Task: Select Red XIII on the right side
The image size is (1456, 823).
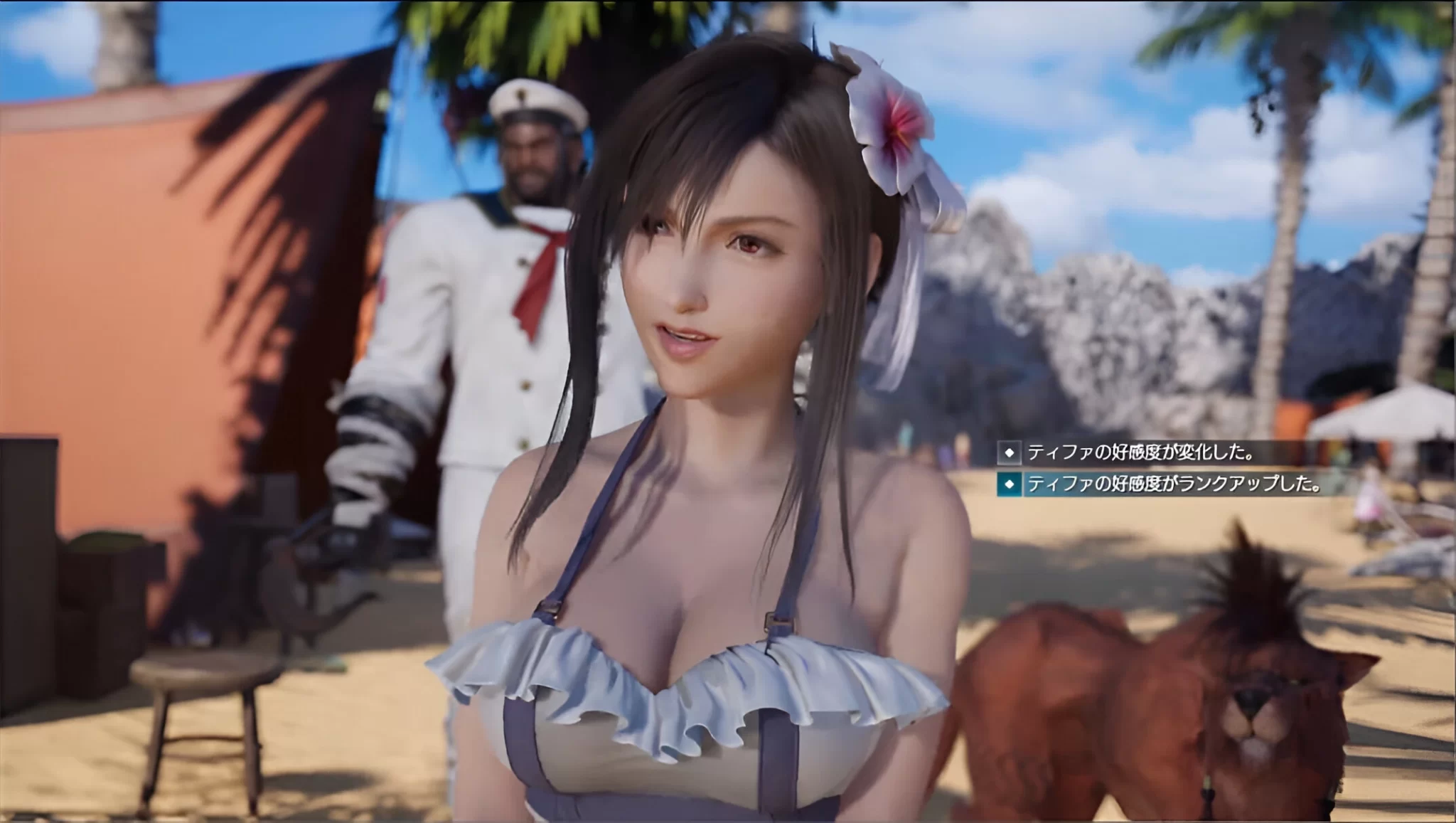Action: [x=1209, y=697]
